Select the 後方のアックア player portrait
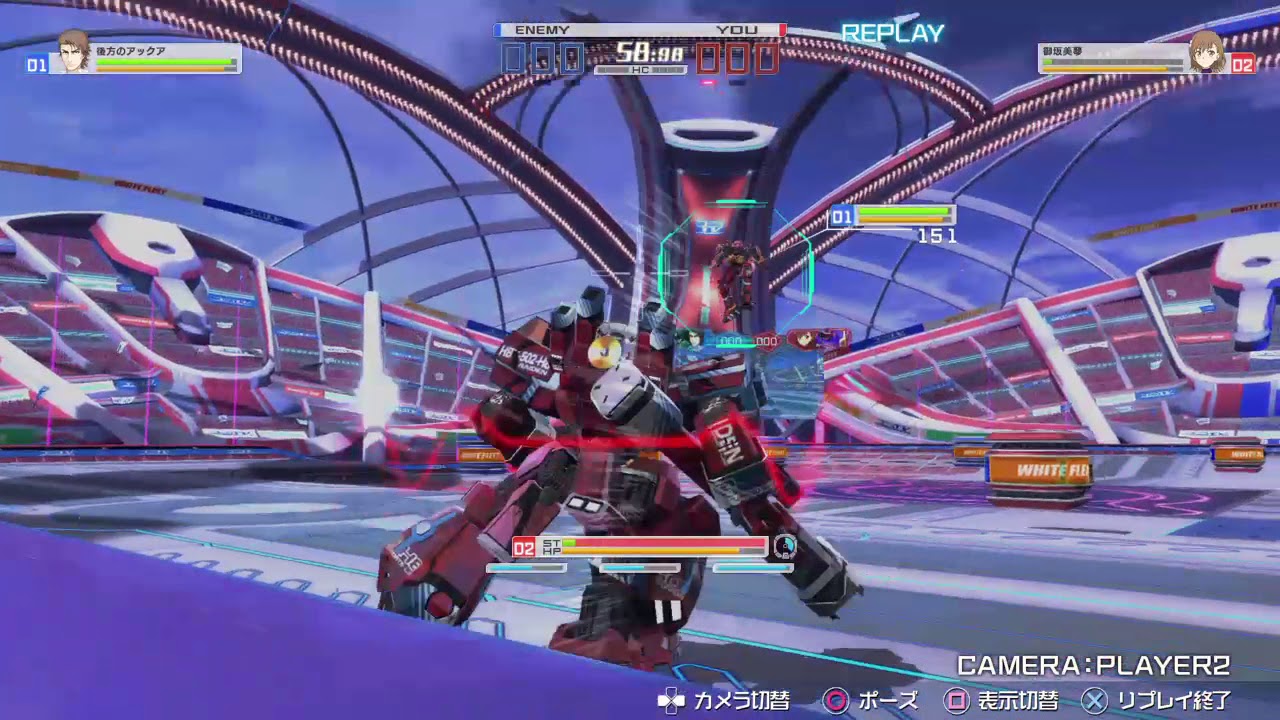Image resolution: width=1280 pixels, height=720 pixels. coord(73,52)
